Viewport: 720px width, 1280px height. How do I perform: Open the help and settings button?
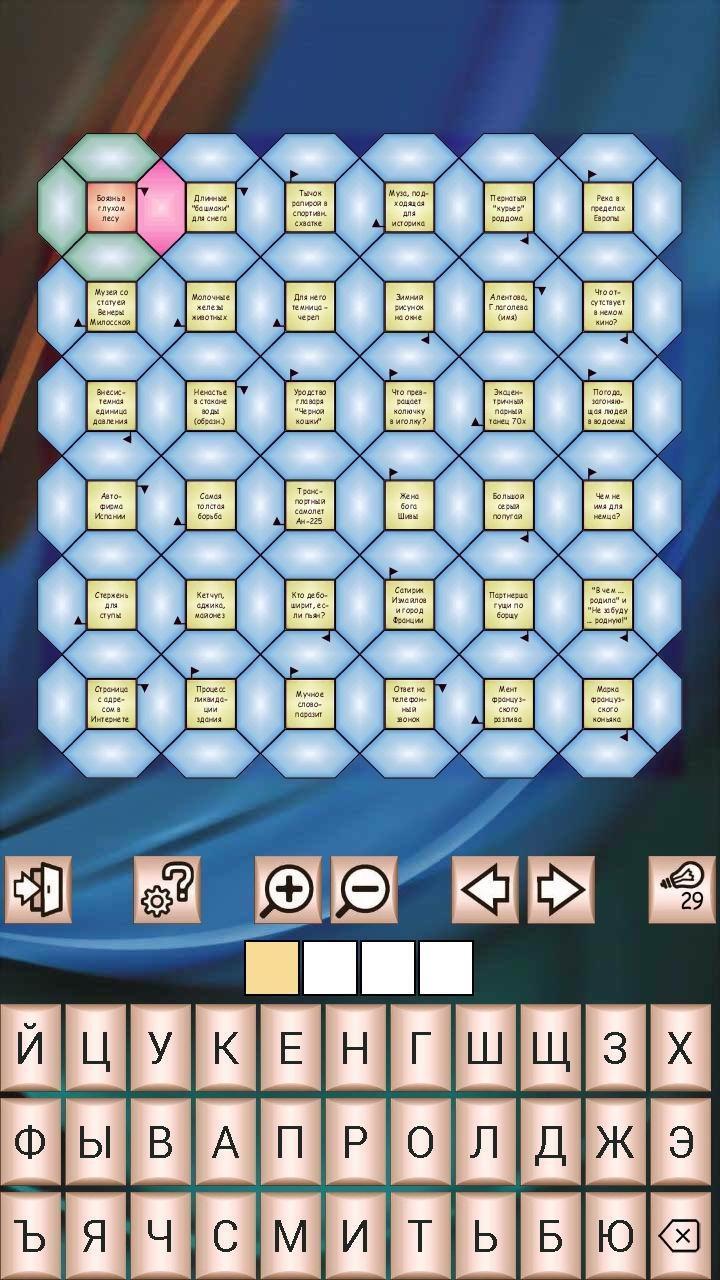167,889
